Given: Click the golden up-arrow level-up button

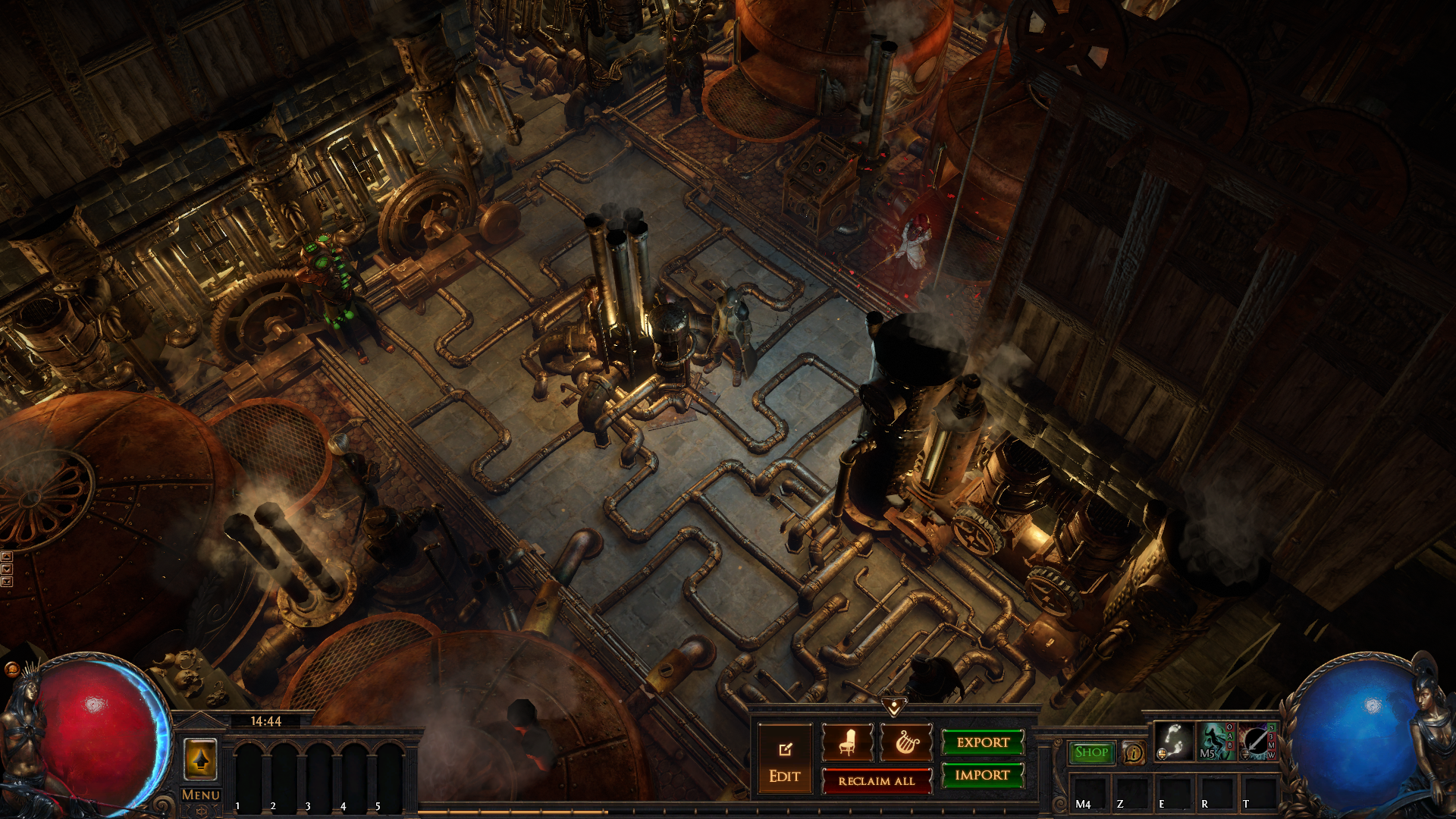Looking at the screenshot, I should (x=201, y=758).
